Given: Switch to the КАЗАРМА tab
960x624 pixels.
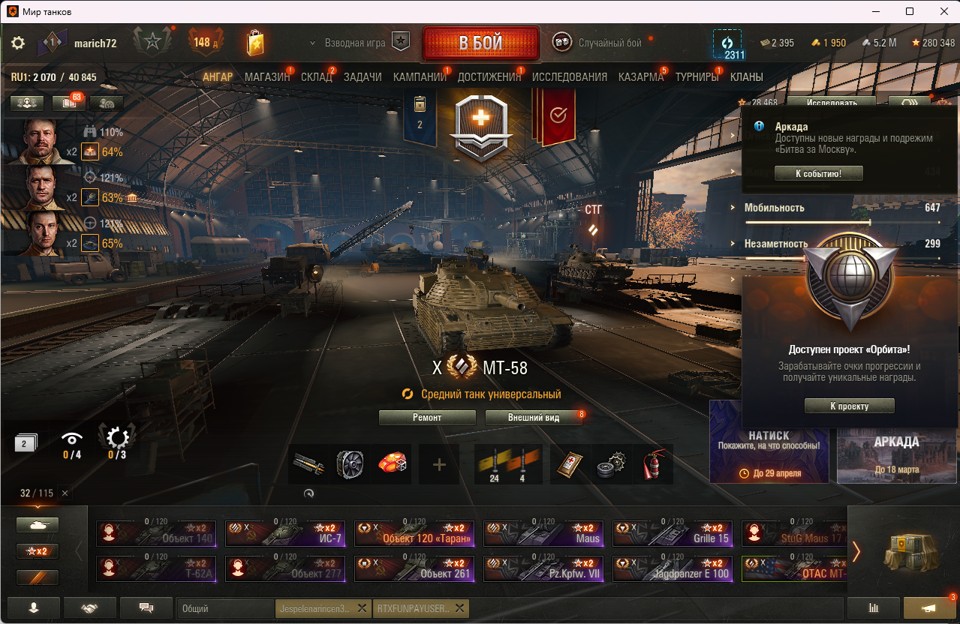Looking at the screenshot, I should pyautogui.click(x=640, y=77).
